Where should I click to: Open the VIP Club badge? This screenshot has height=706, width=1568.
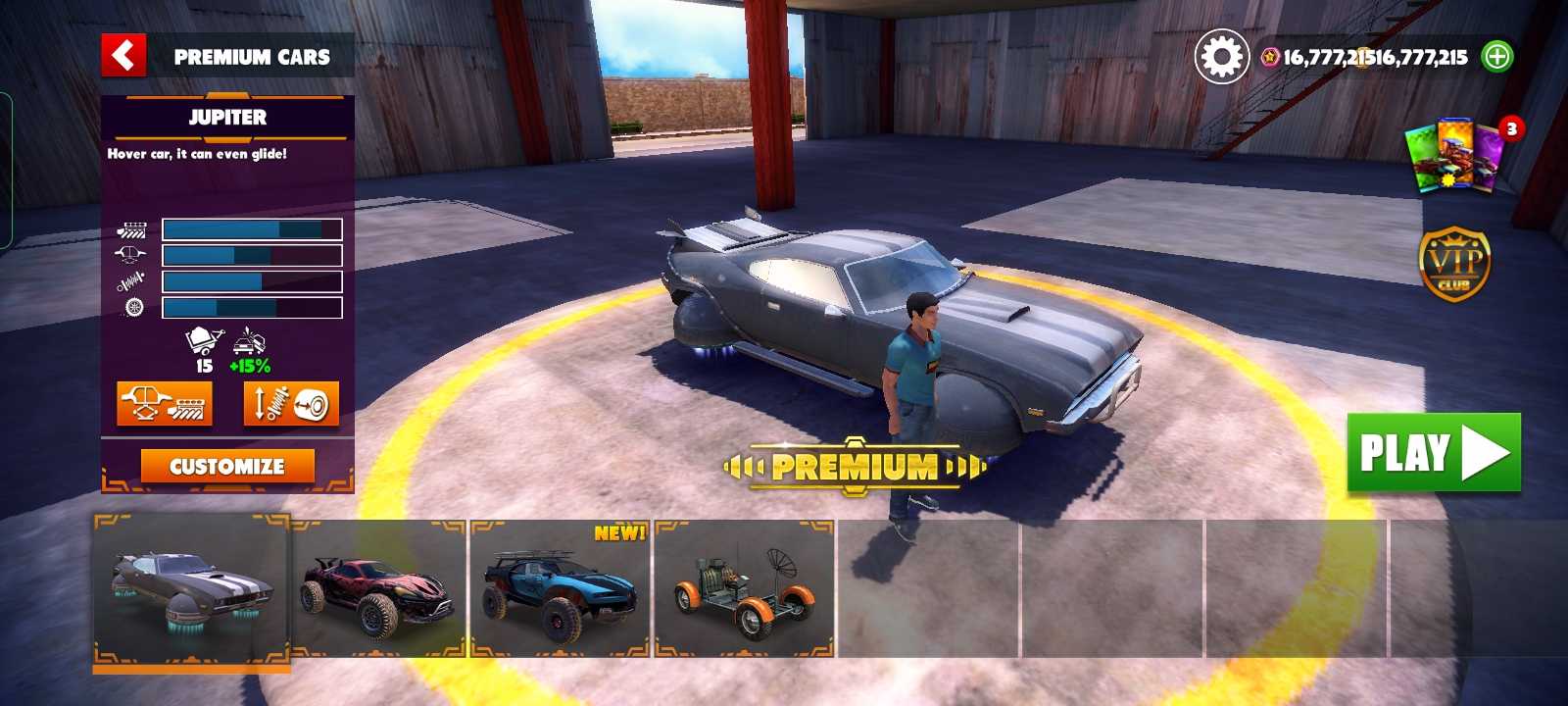pyautogui.click(x=1454, y=263)
